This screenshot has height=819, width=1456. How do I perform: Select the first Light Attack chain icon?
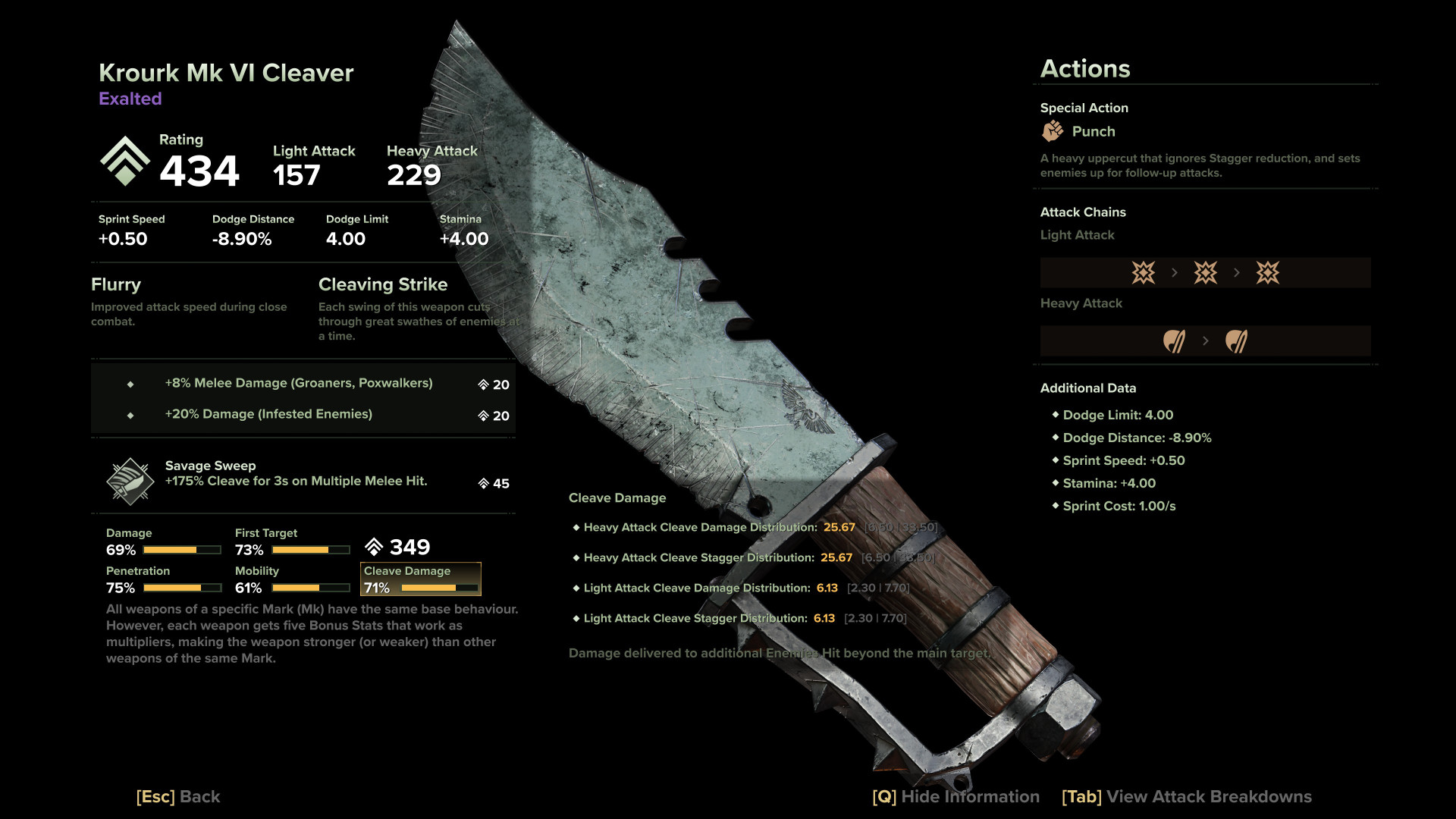(1142, 271)
